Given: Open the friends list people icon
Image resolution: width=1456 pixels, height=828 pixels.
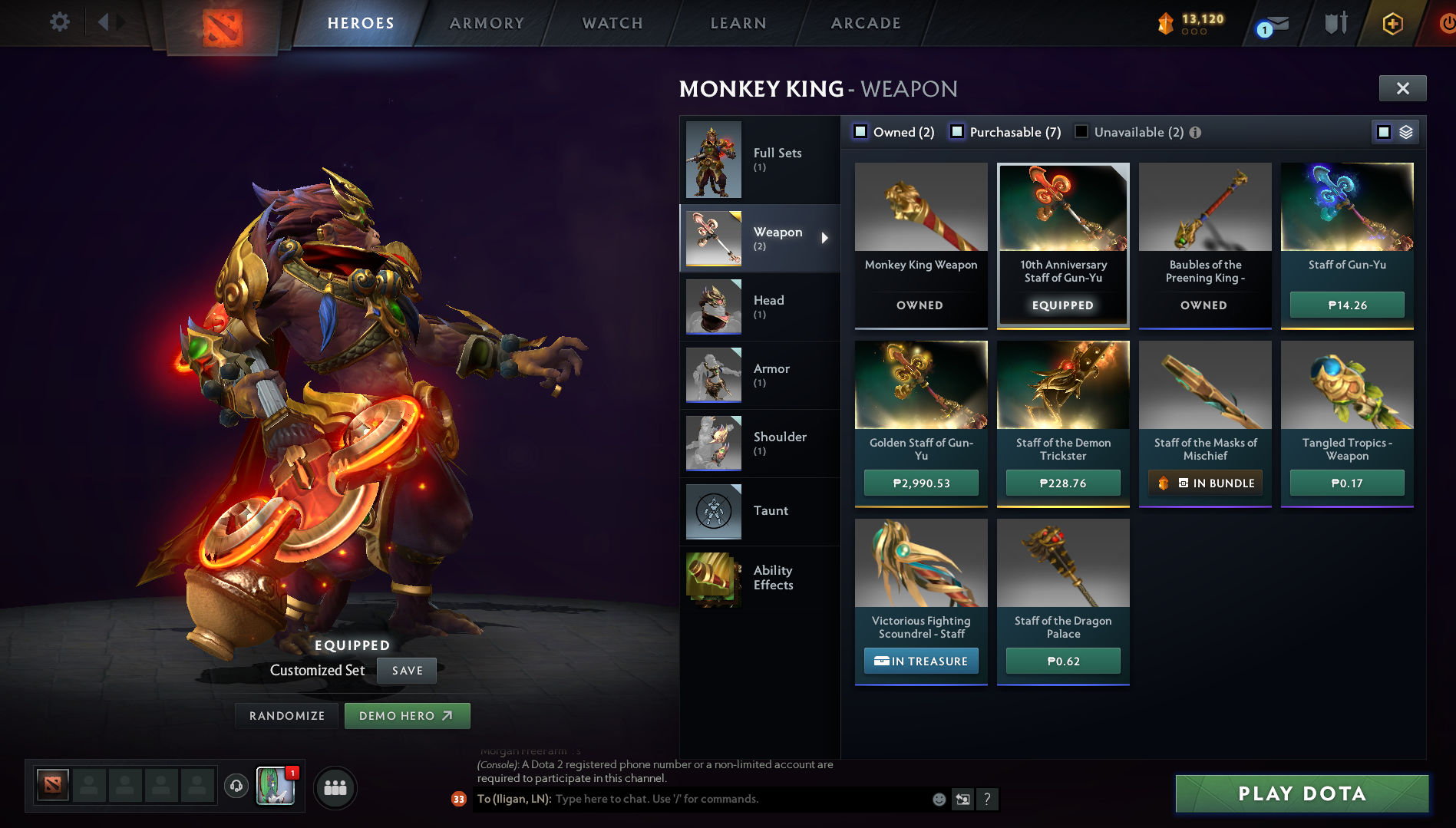Looking at the screenshot, I should click(335, 787).
